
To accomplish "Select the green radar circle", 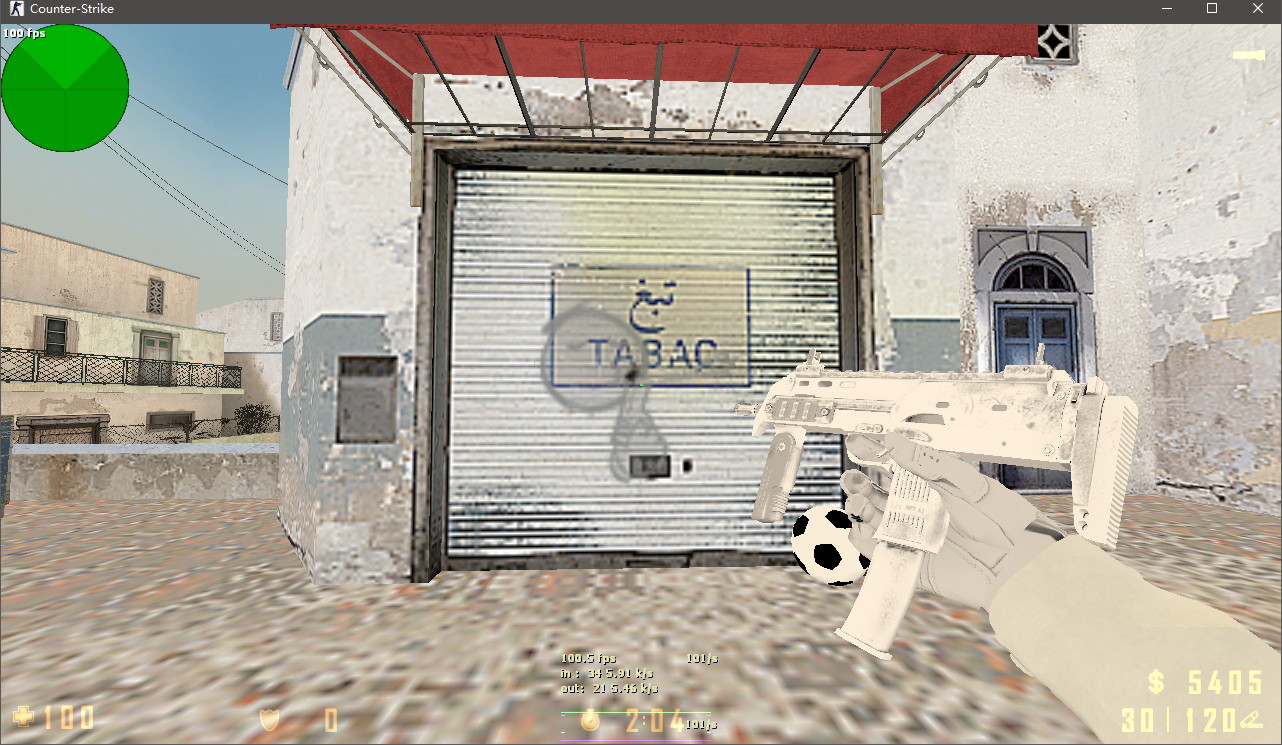I will tap(65, 88).
